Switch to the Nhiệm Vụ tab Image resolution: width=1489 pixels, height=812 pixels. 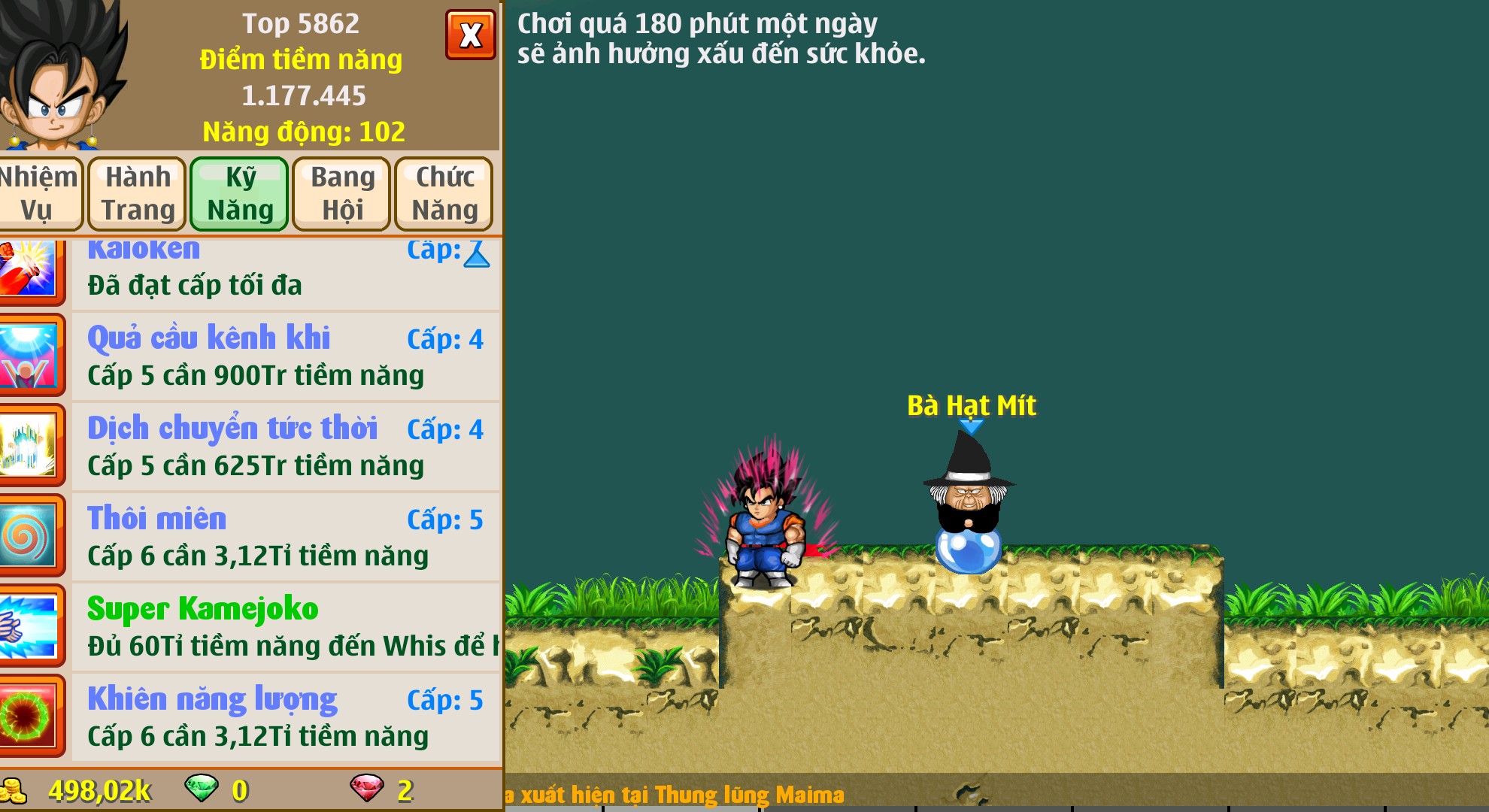pos(41,193)
